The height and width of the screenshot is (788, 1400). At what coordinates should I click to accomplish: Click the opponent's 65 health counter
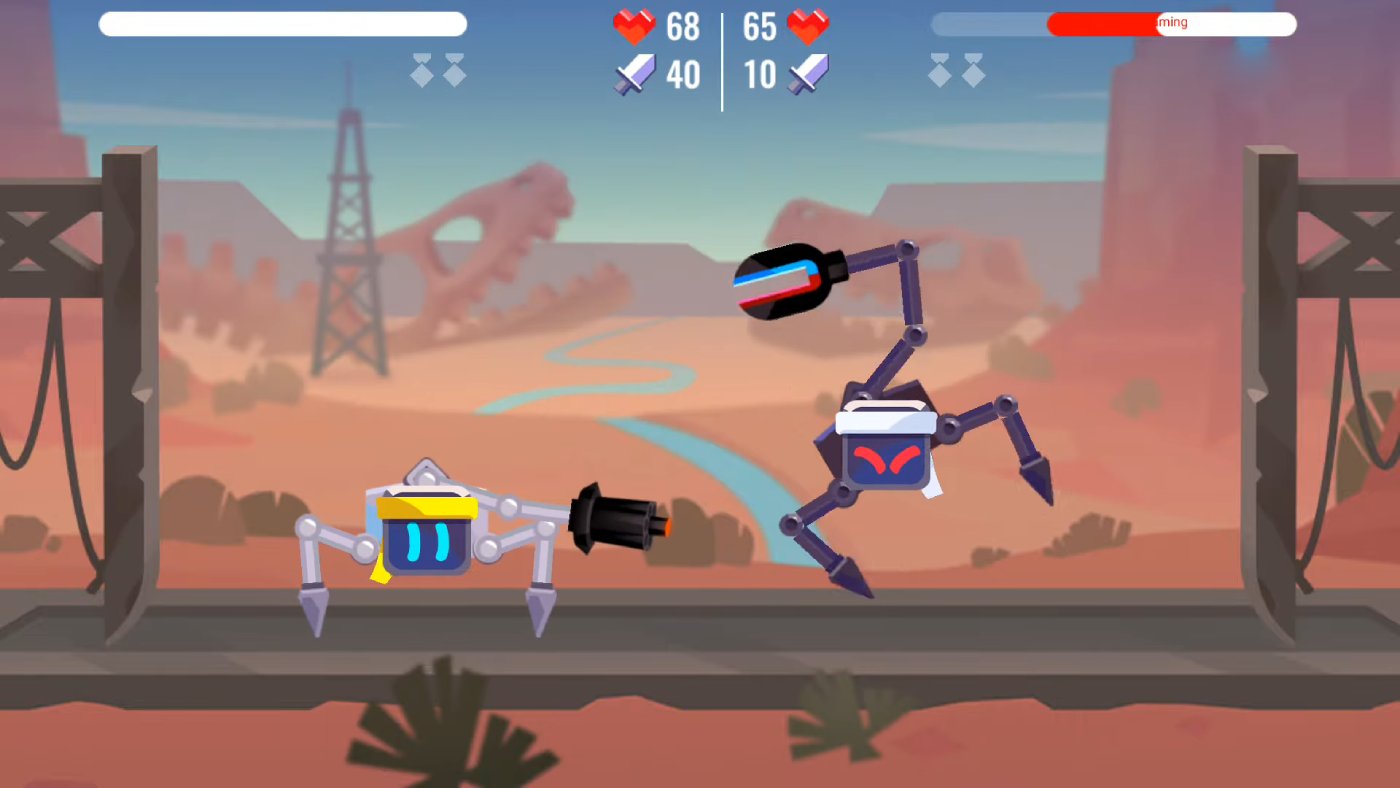click(760, 27)
